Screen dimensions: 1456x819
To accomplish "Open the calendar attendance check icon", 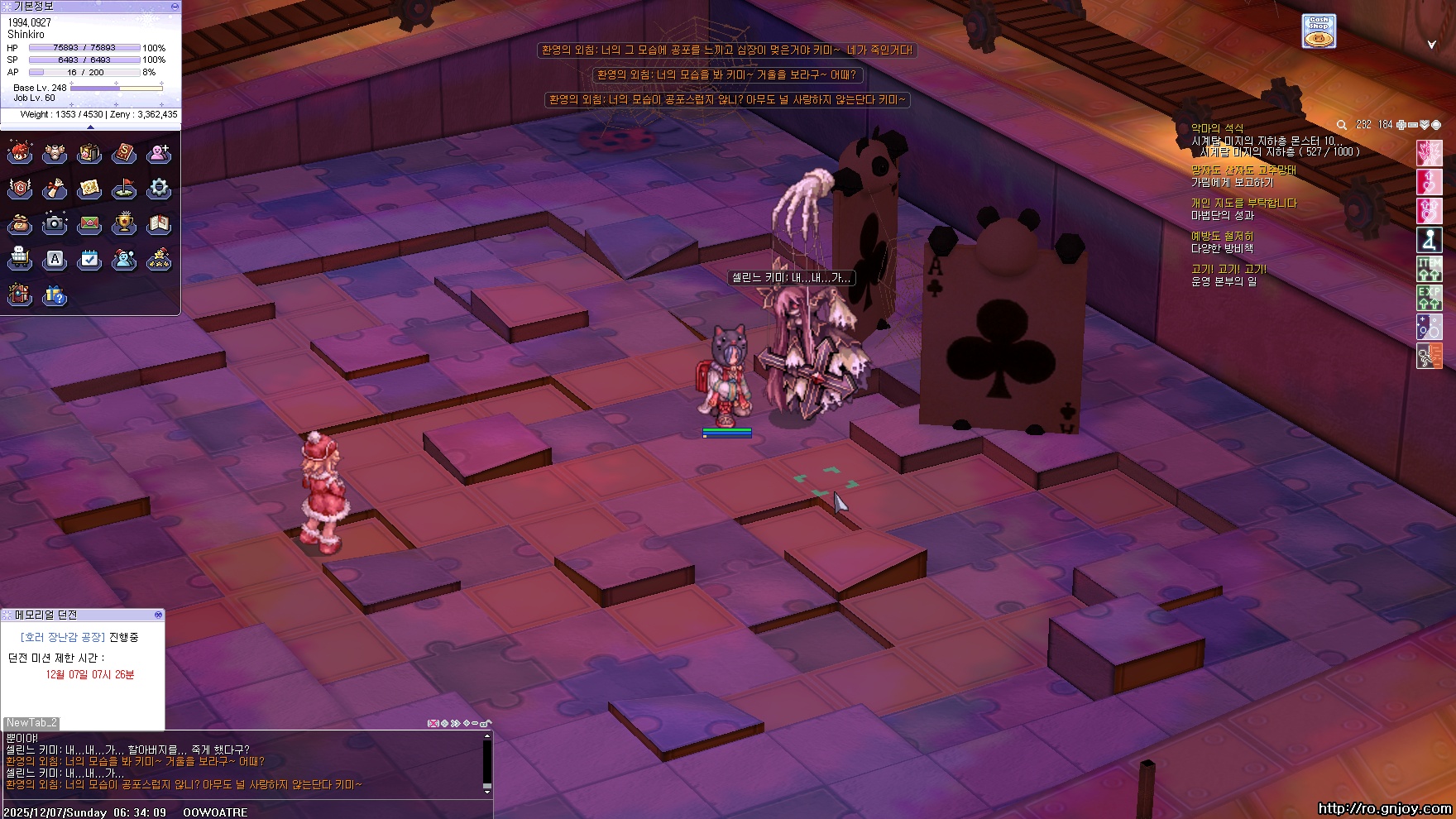I will [x=89, y=259].
